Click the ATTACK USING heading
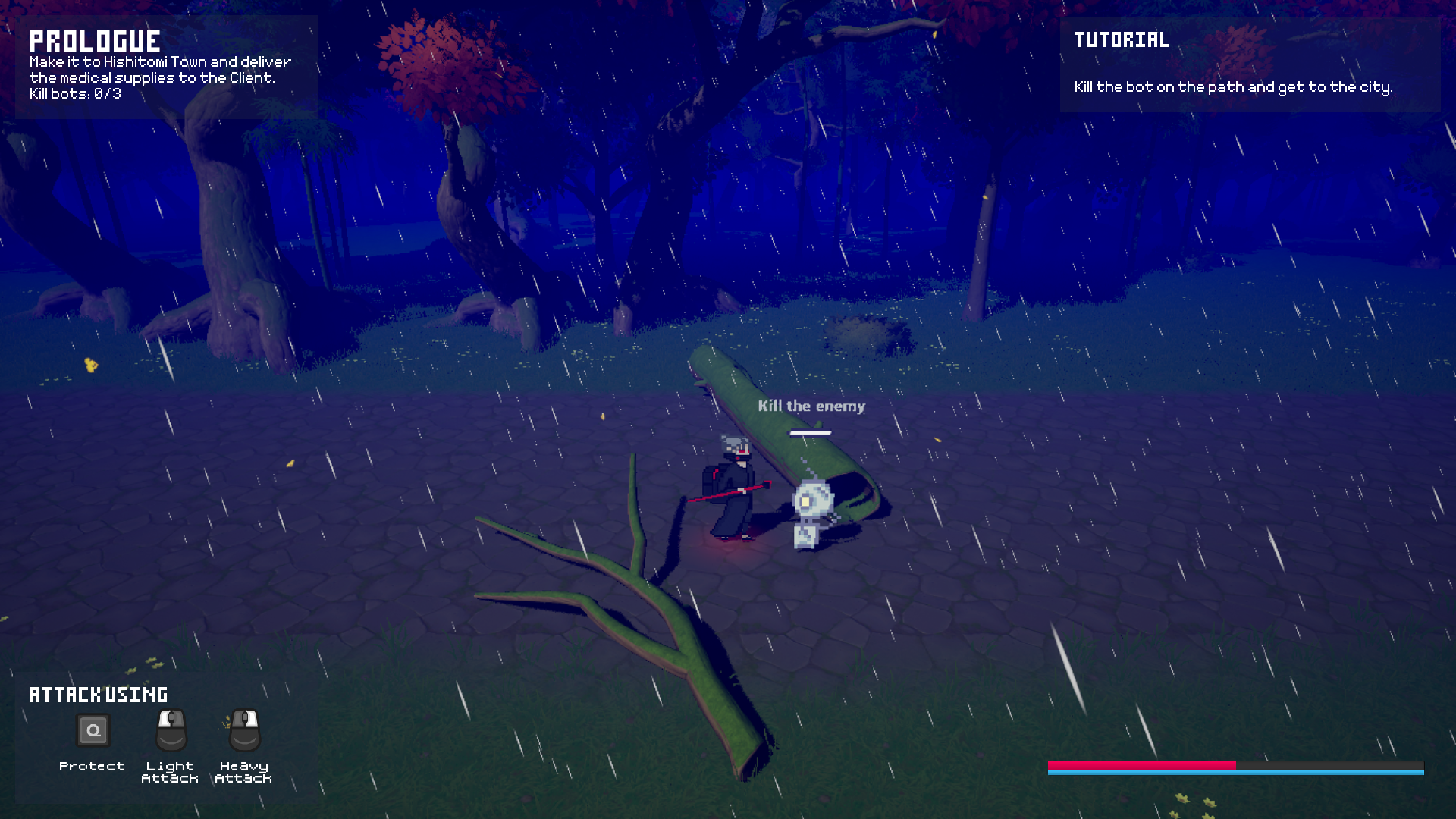This screenshot has height=819, width=1456. coord(98,693)
